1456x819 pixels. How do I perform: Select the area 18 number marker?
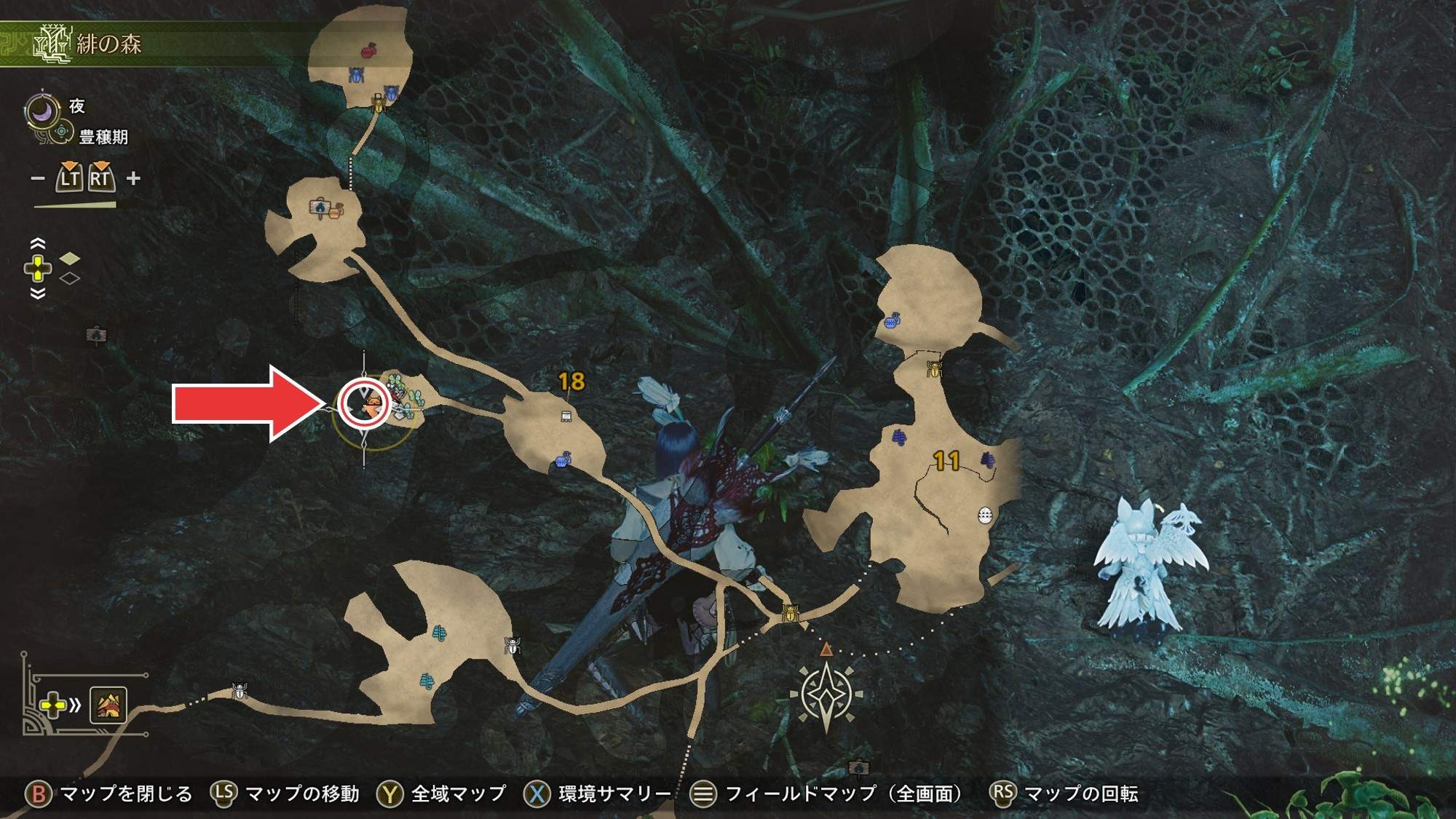click(x=571, y=381)
